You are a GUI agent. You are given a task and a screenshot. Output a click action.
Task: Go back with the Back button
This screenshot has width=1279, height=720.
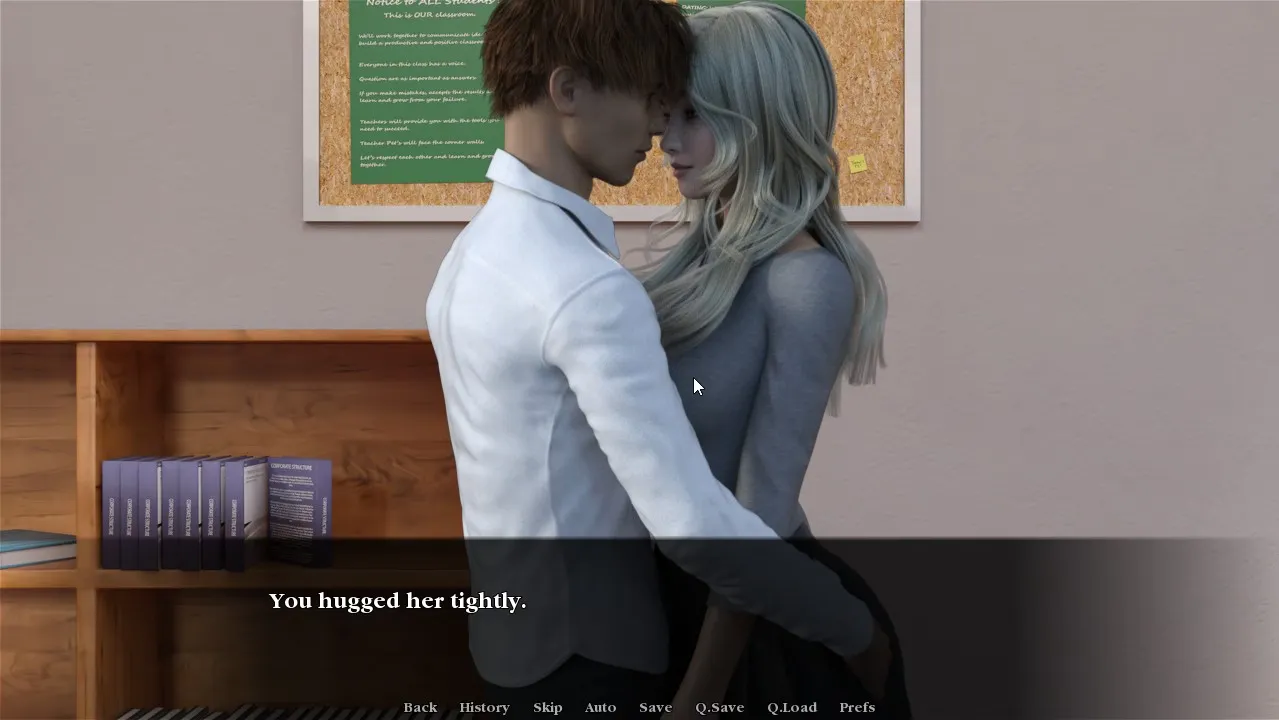pos(420,707)
